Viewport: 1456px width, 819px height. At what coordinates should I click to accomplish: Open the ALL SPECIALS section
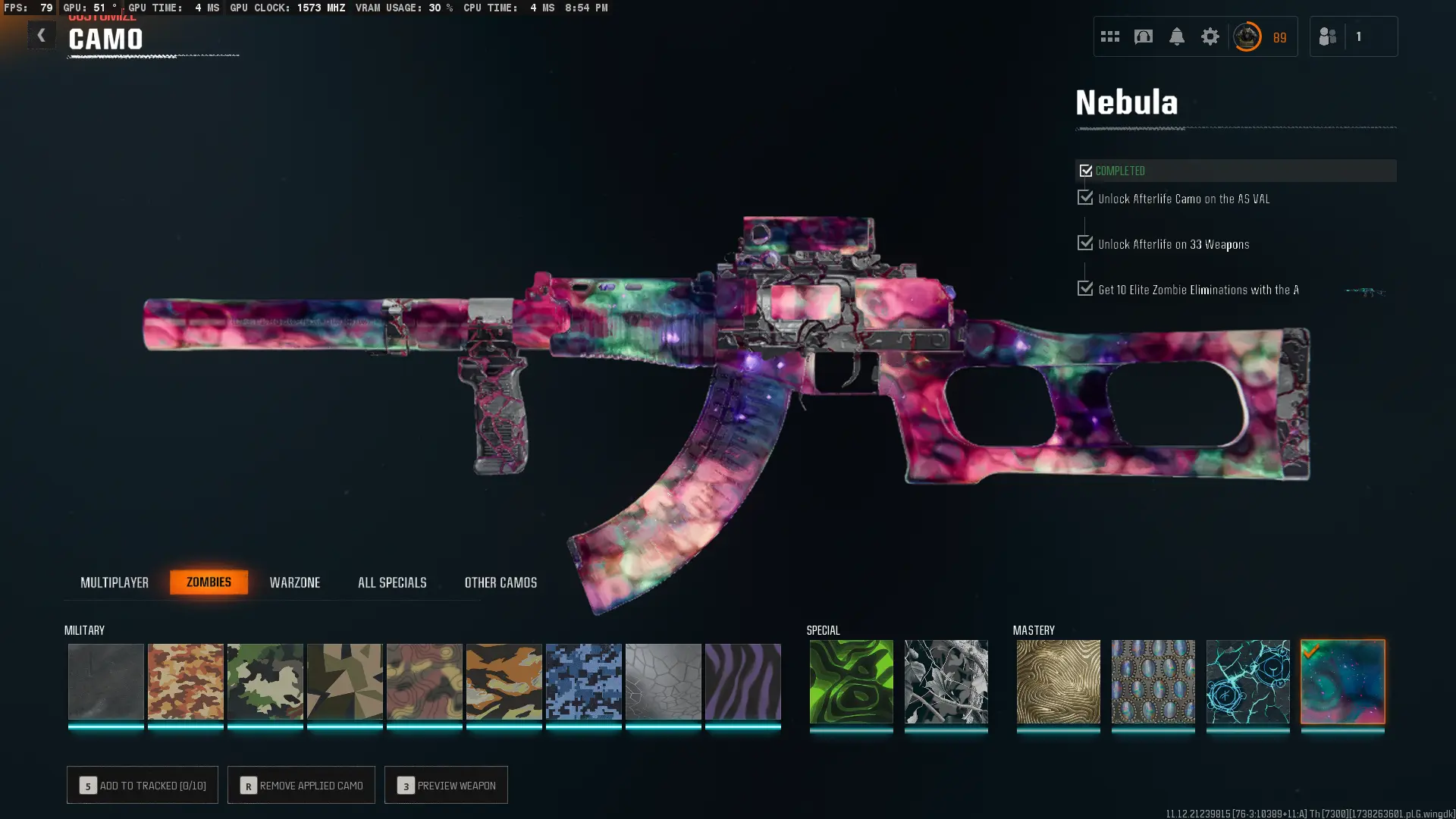[x=392, y=582]
